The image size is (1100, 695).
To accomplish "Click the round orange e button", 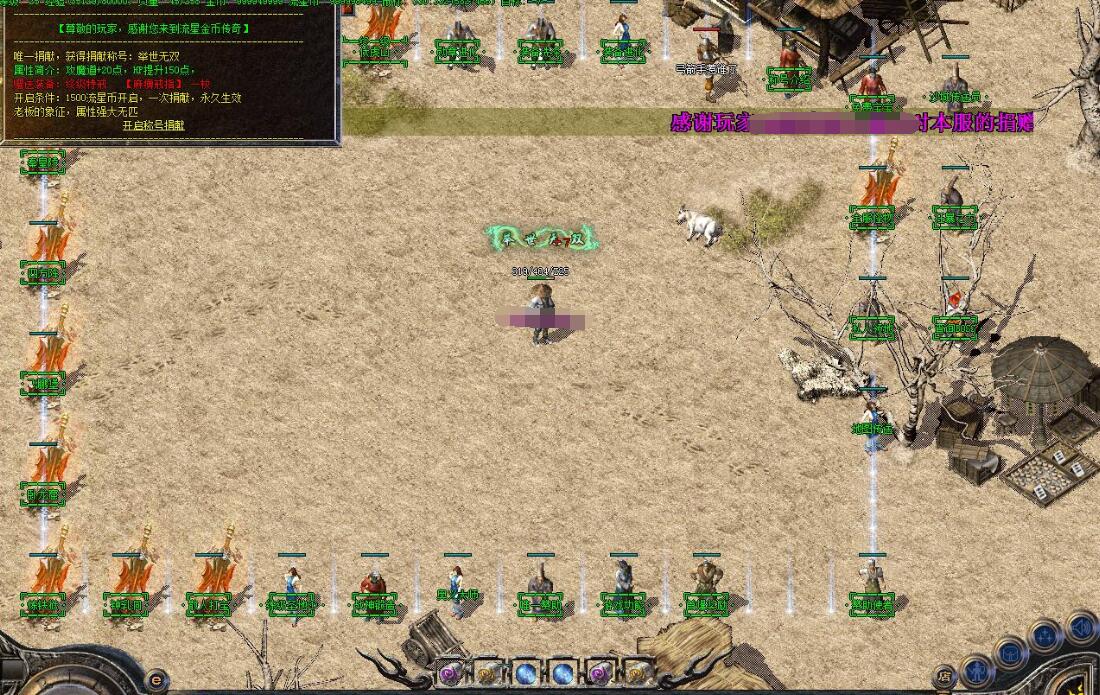I will [x=154, y=680].
